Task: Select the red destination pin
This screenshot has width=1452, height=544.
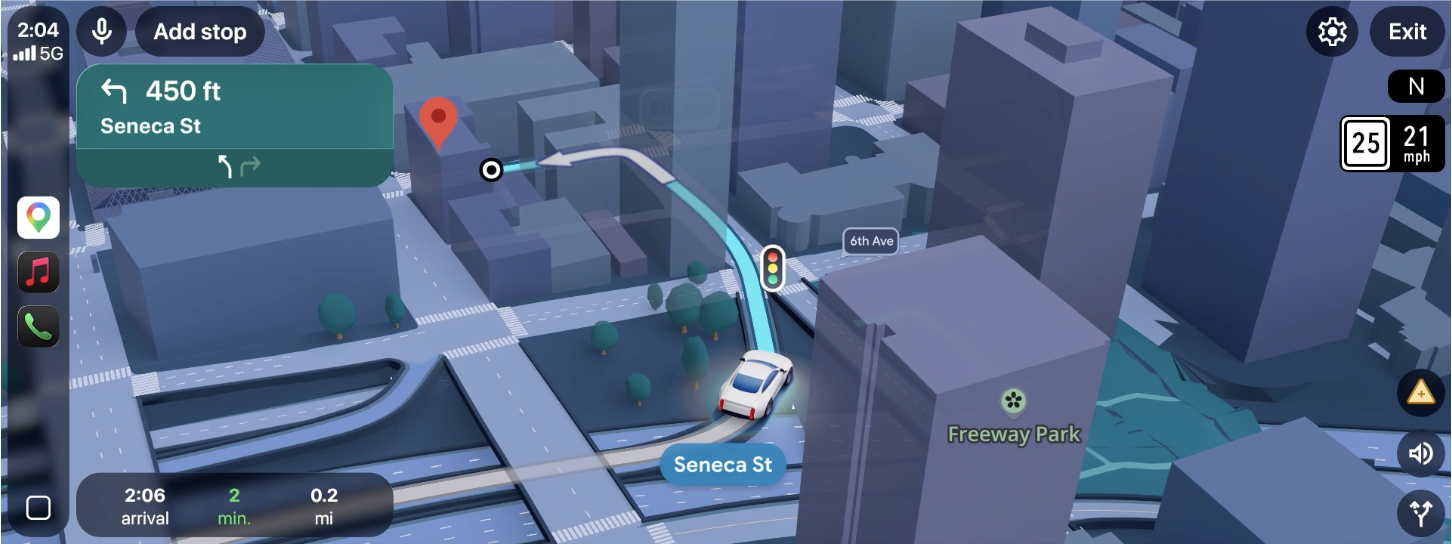Action: click(437, 122)
